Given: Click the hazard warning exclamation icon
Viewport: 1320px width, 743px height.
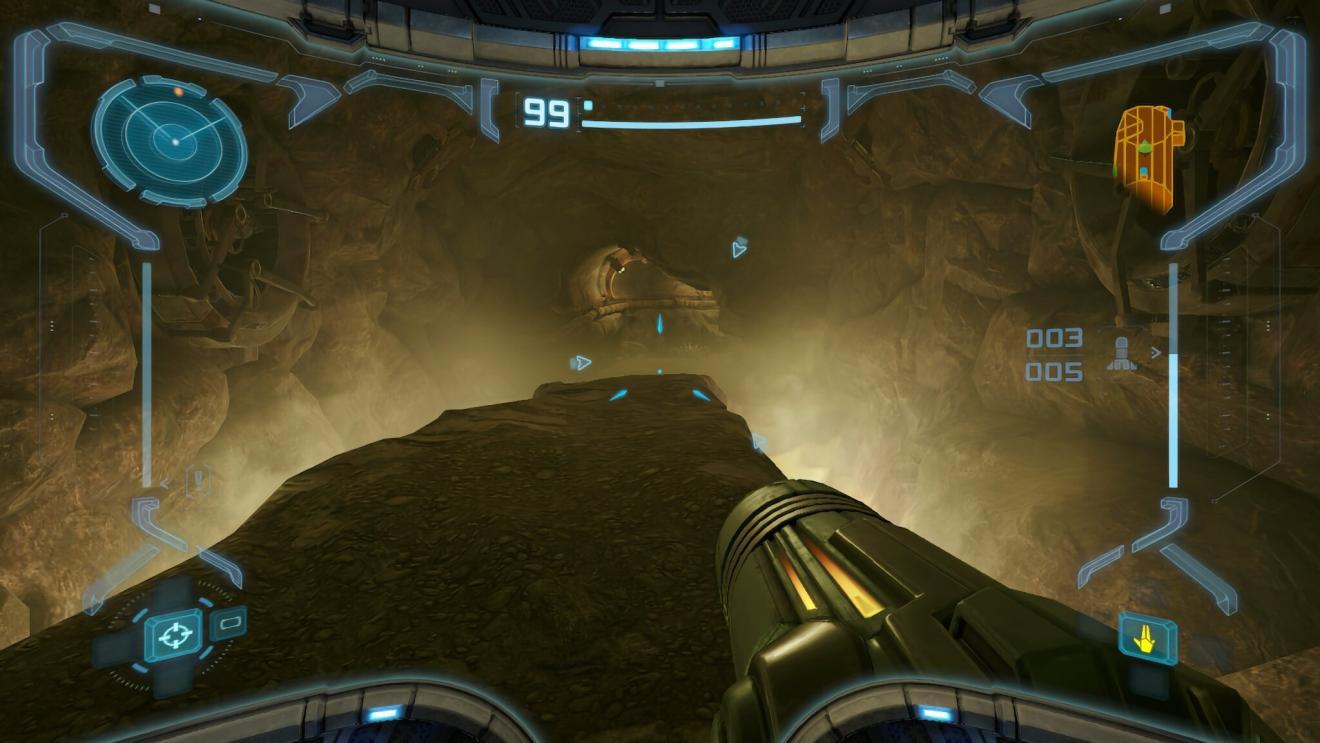Looking at the screenshot, I should point(199,481).
